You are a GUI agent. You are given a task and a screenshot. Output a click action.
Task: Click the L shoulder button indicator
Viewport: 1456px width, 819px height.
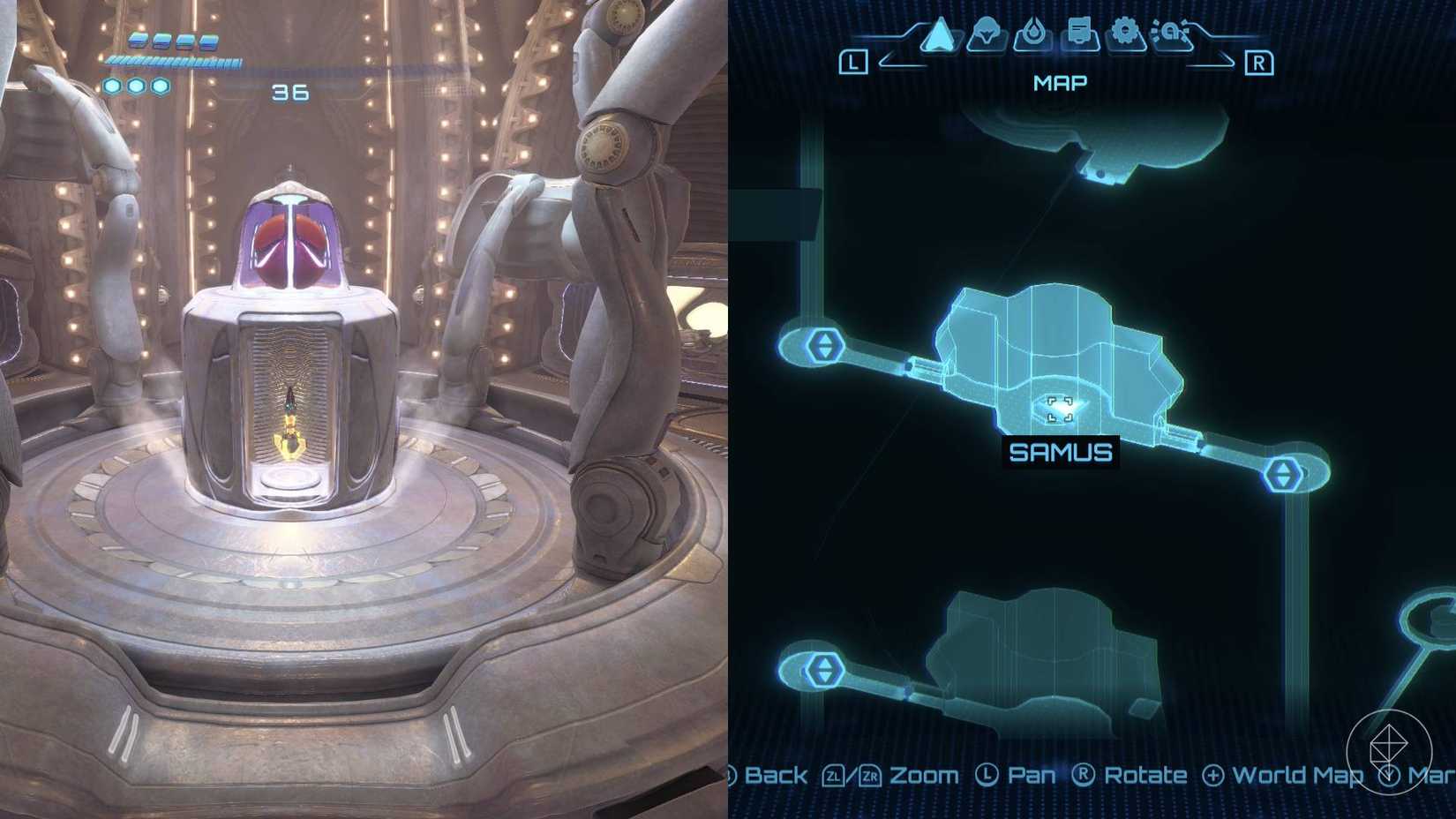[x=852, y=62]
